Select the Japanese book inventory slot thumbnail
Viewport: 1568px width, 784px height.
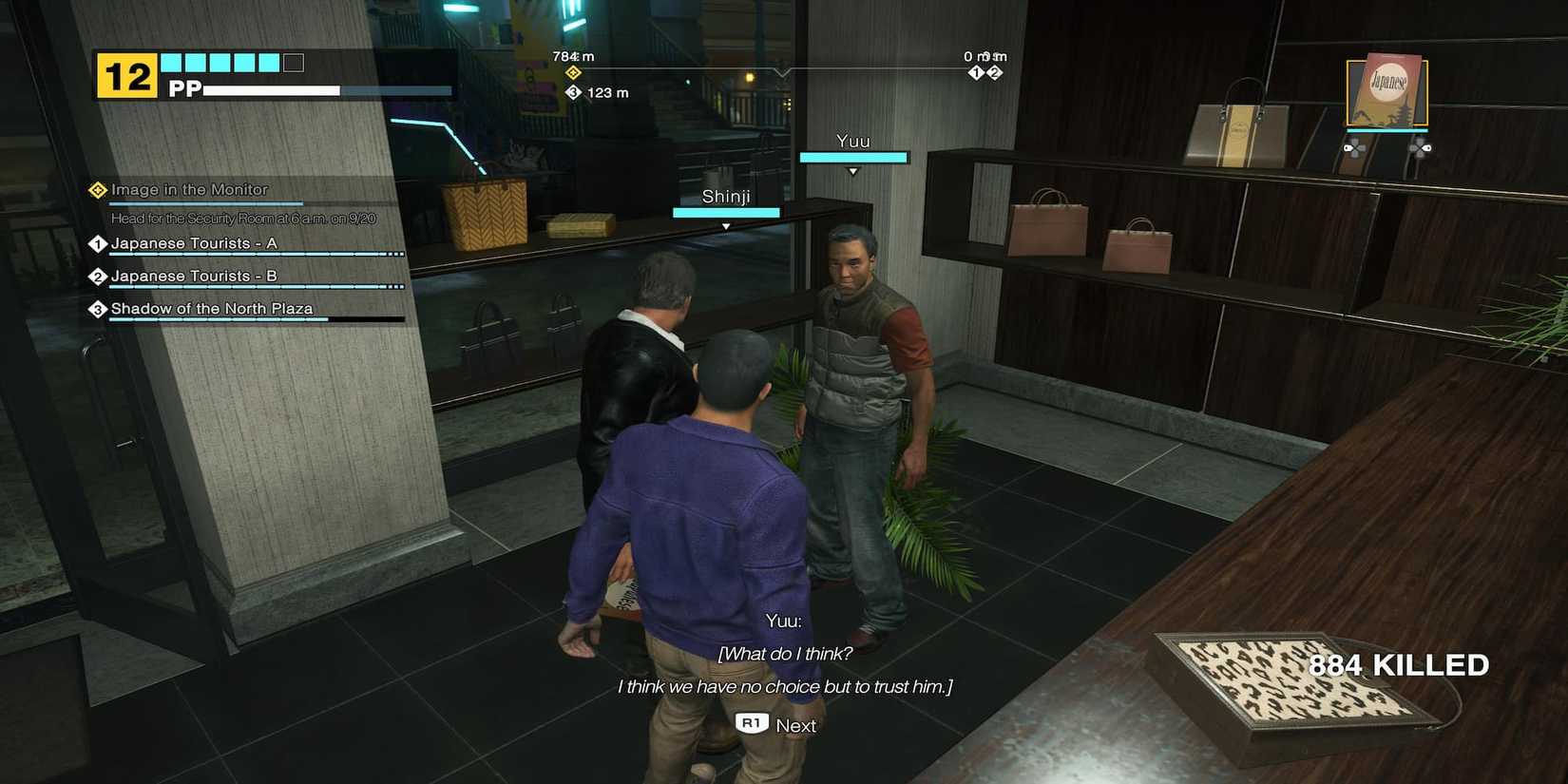pos(1386,90)
